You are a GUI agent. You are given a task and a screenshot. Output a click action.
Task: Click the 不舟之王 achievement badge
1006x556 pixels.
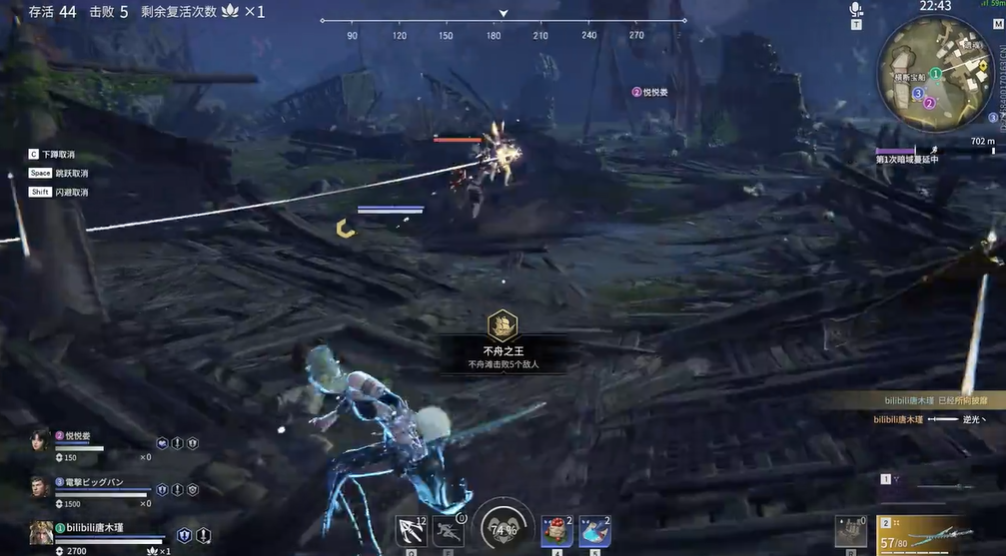coord(502,325)
